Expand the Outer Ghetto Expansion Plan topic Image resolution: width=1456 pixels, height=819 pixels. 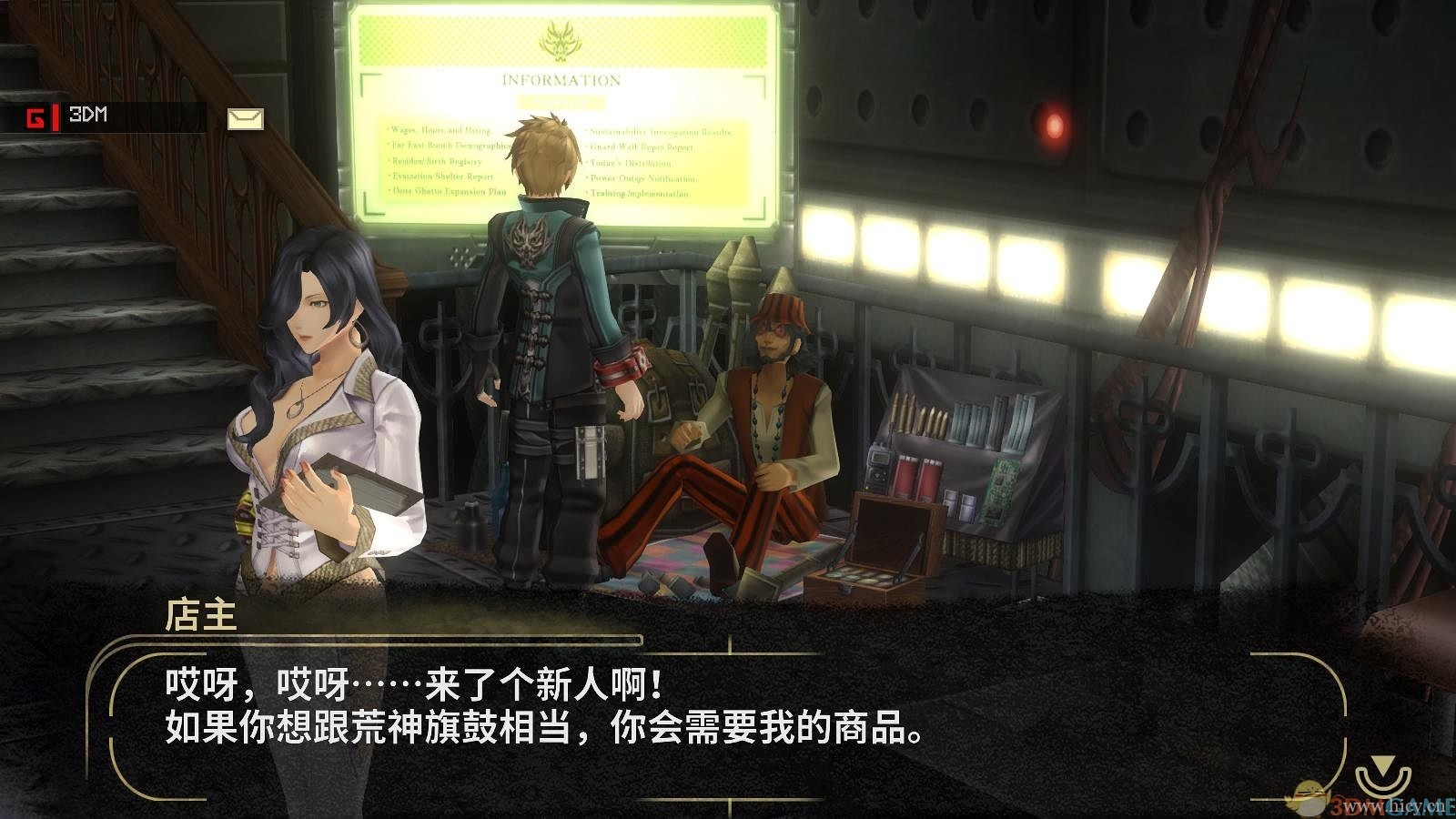point(448,191)
